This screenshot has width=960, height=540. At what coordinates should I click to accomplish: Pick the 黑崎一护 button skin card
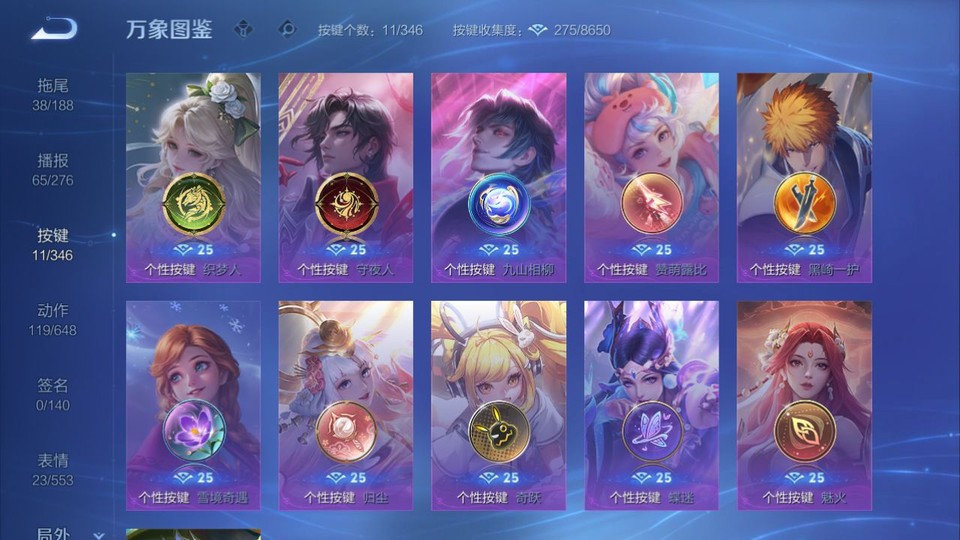coord(804,176)
